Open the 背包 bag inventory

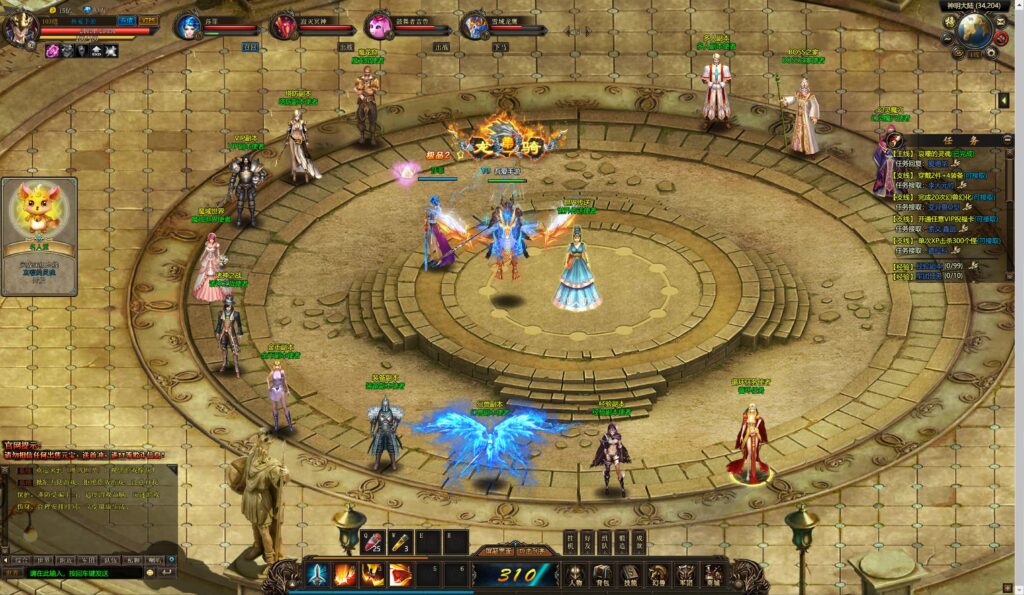603,575
